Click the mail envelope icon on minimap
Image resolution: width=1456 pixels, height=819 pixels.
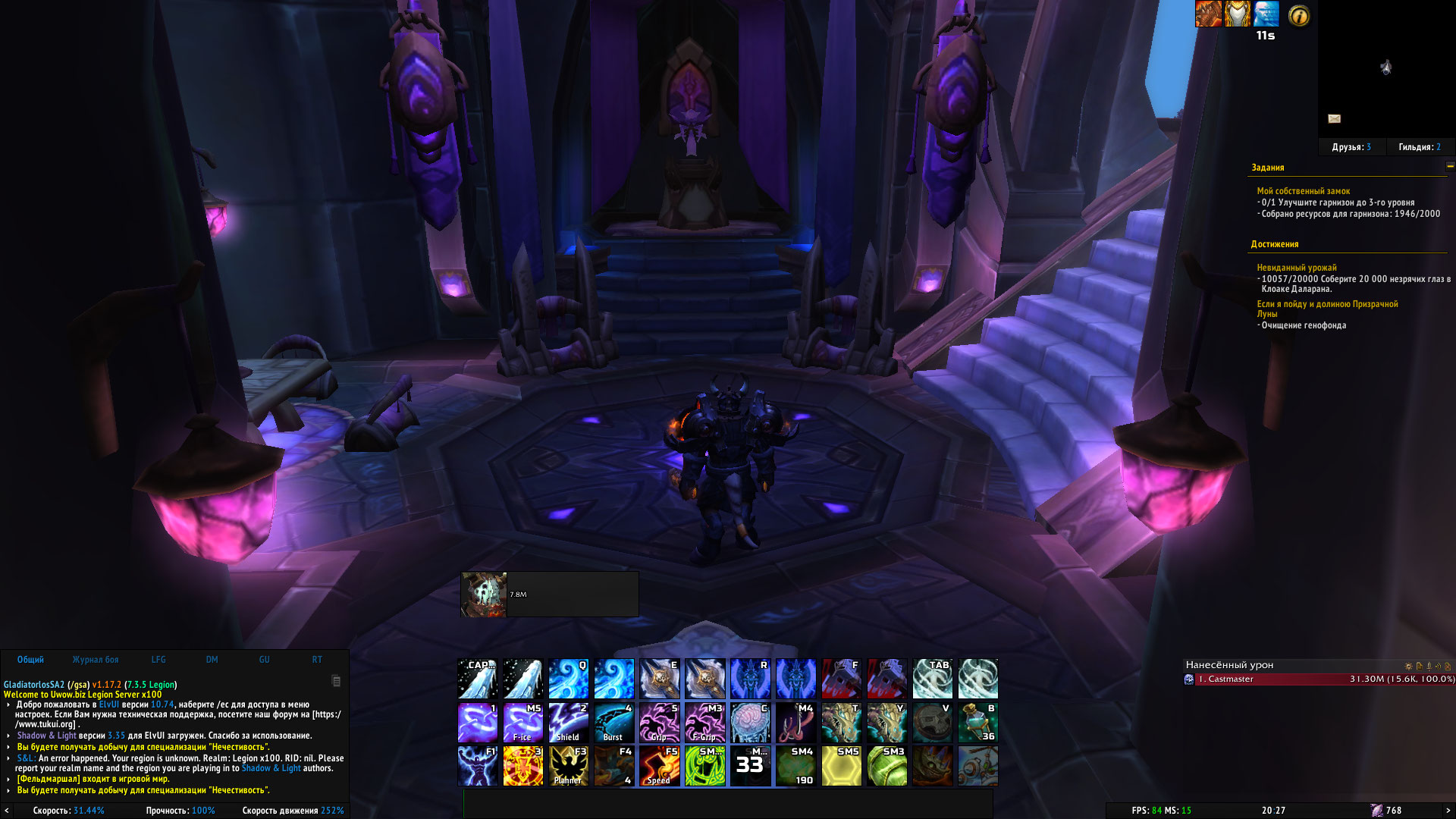(1335, 118)
